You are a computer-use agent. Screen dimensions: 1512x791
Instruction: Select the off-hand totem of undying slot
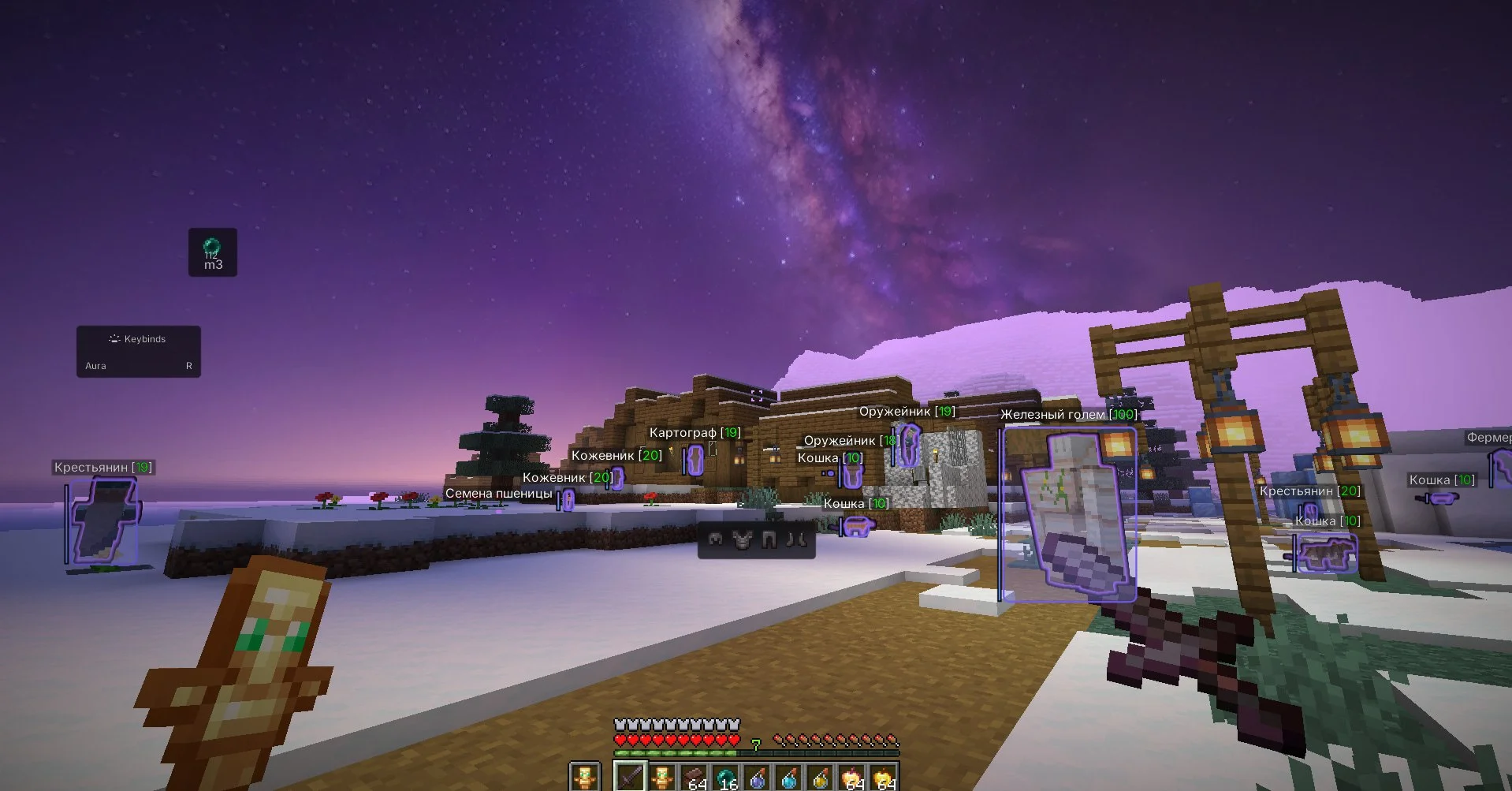[x=584, y=777]
